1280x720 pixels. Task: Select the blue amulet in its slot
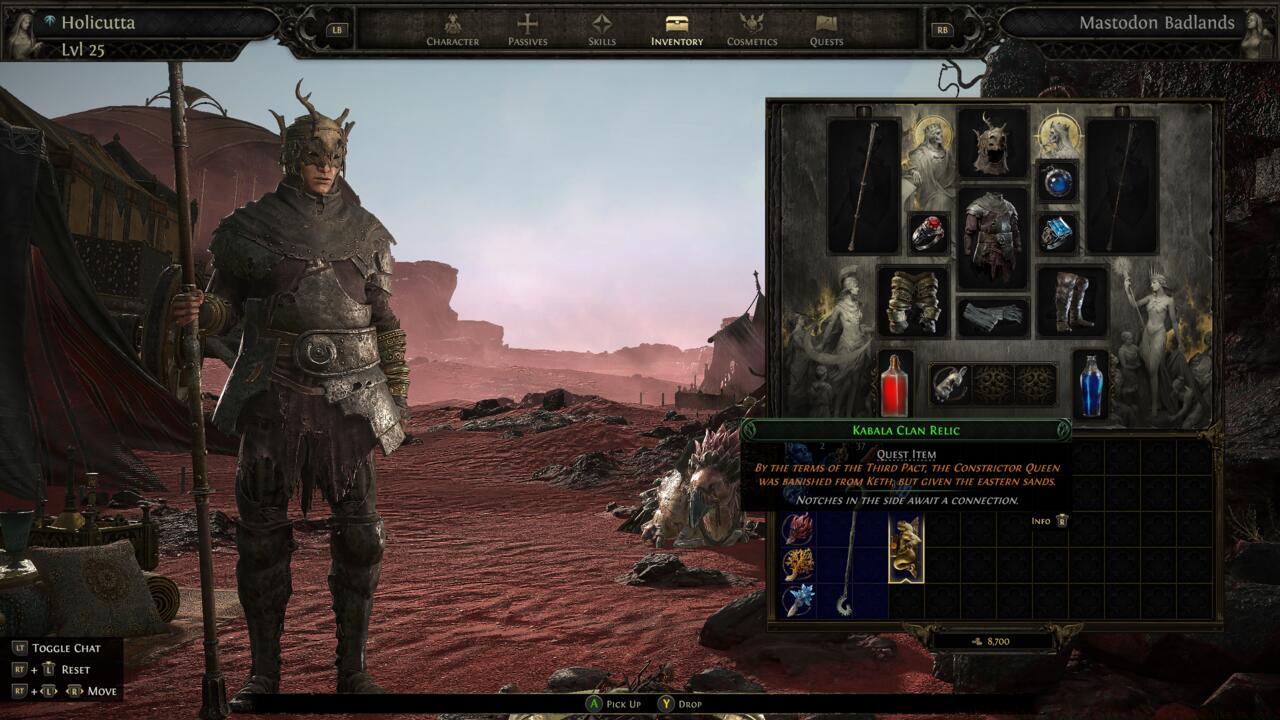1060,180
